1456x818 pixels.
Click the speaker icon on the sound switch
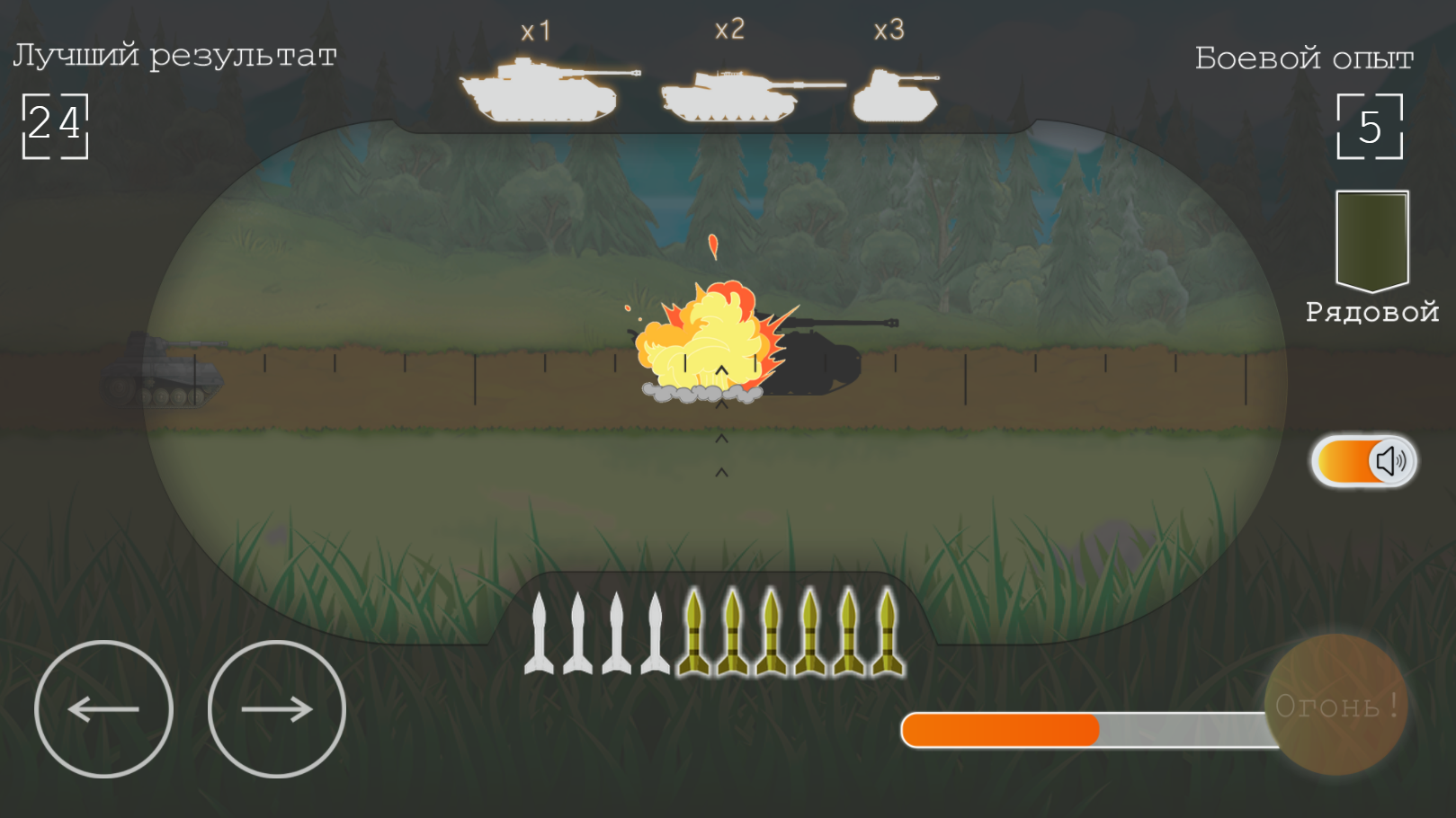(x=1391, y=461)
